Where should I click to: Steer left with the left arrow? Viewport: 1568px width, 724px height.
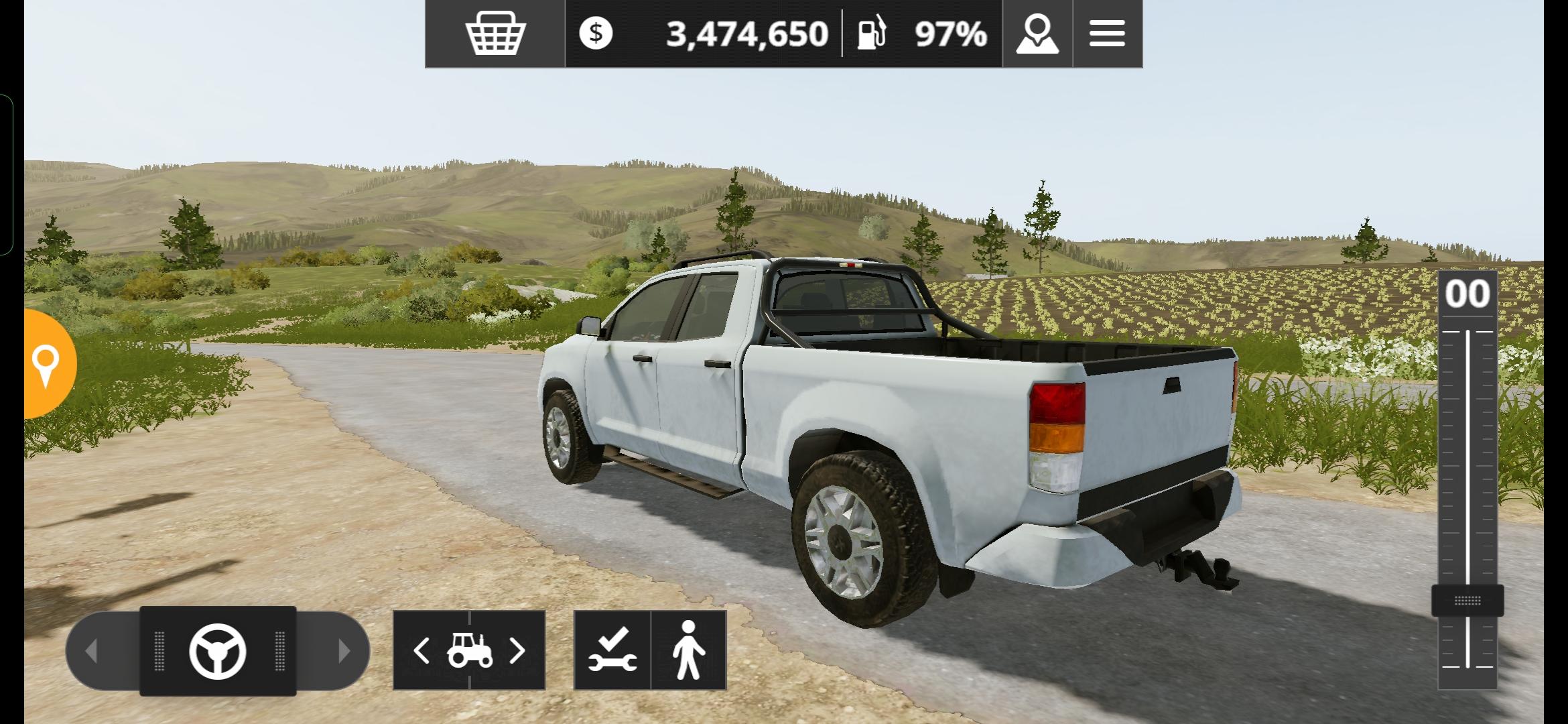(92, 650)
